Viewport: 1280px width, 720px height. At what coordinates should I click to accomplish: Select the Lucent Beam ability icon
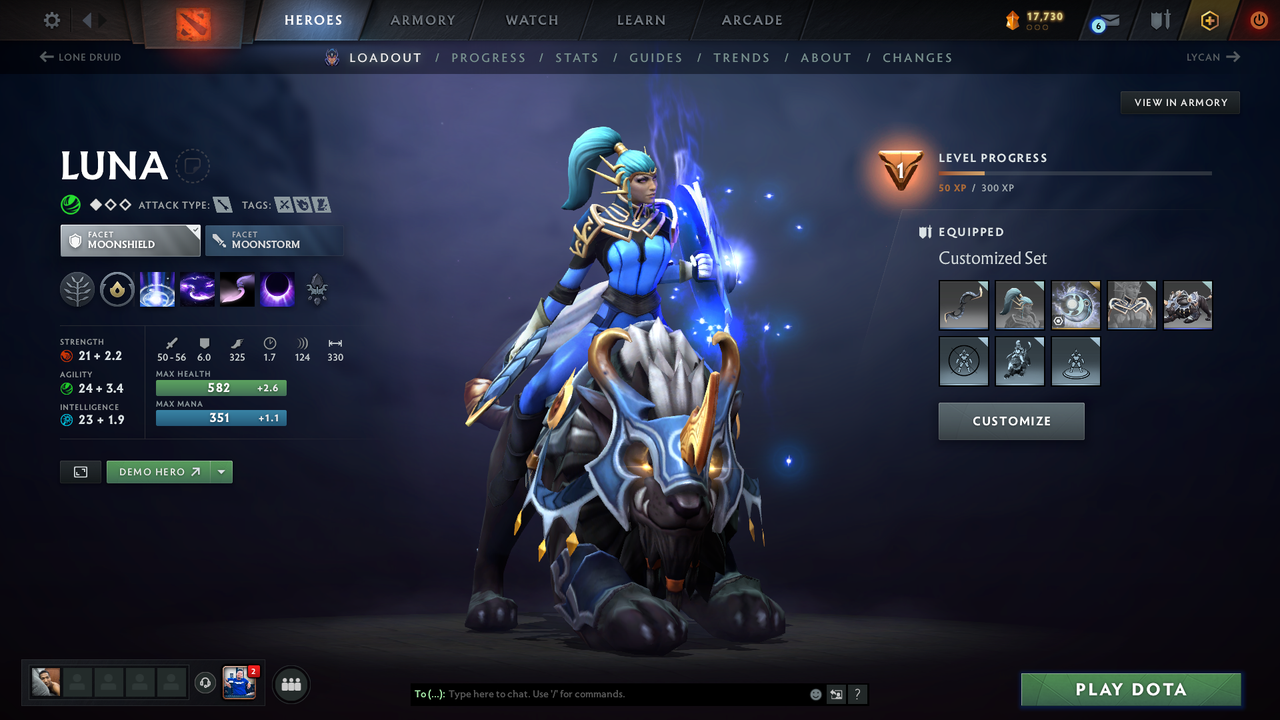(x=157, y=290)
